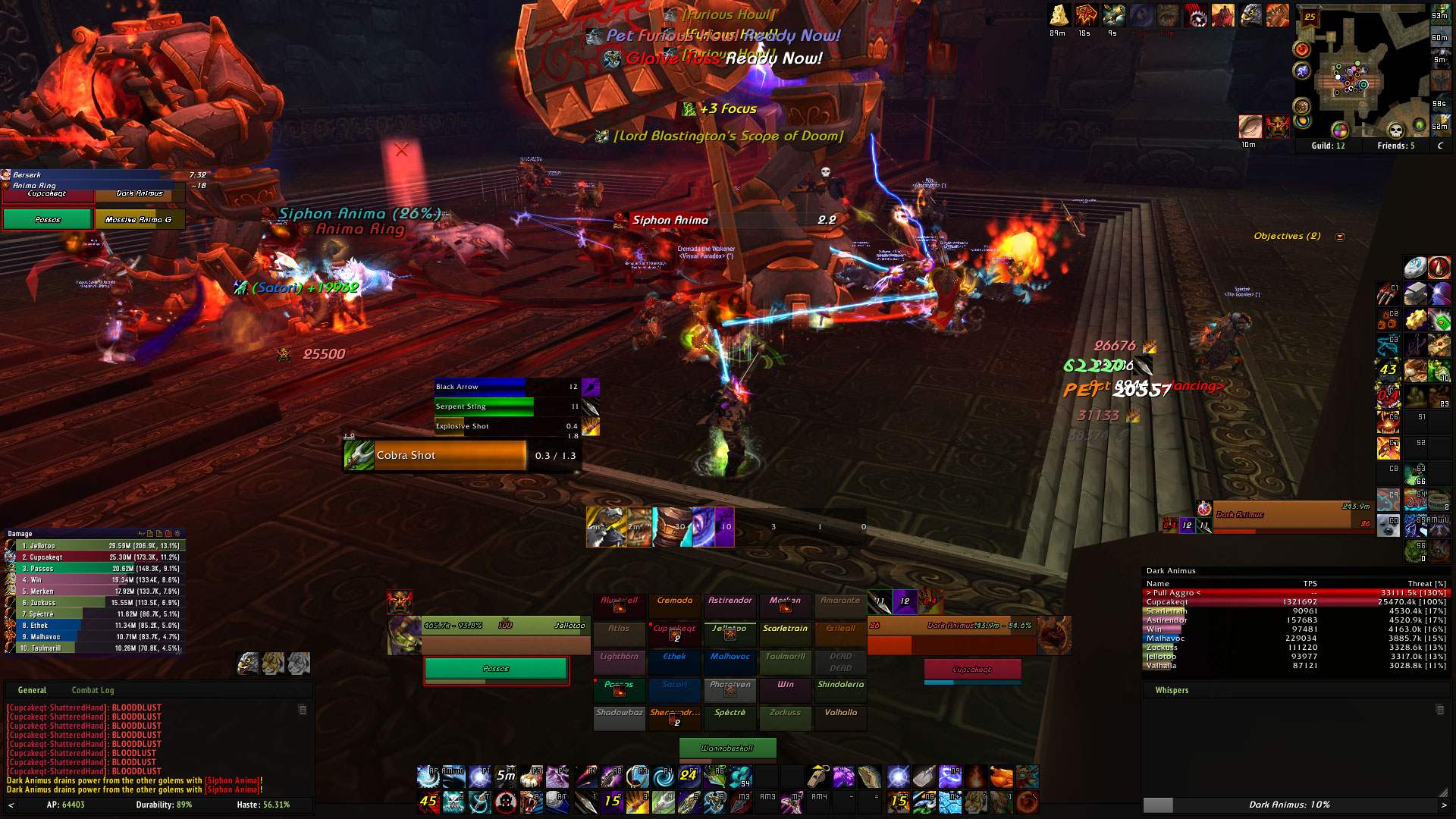Open the Whispers chat tab
Viewport: 1456px width, 819px height.
(x=1172, y=690)
